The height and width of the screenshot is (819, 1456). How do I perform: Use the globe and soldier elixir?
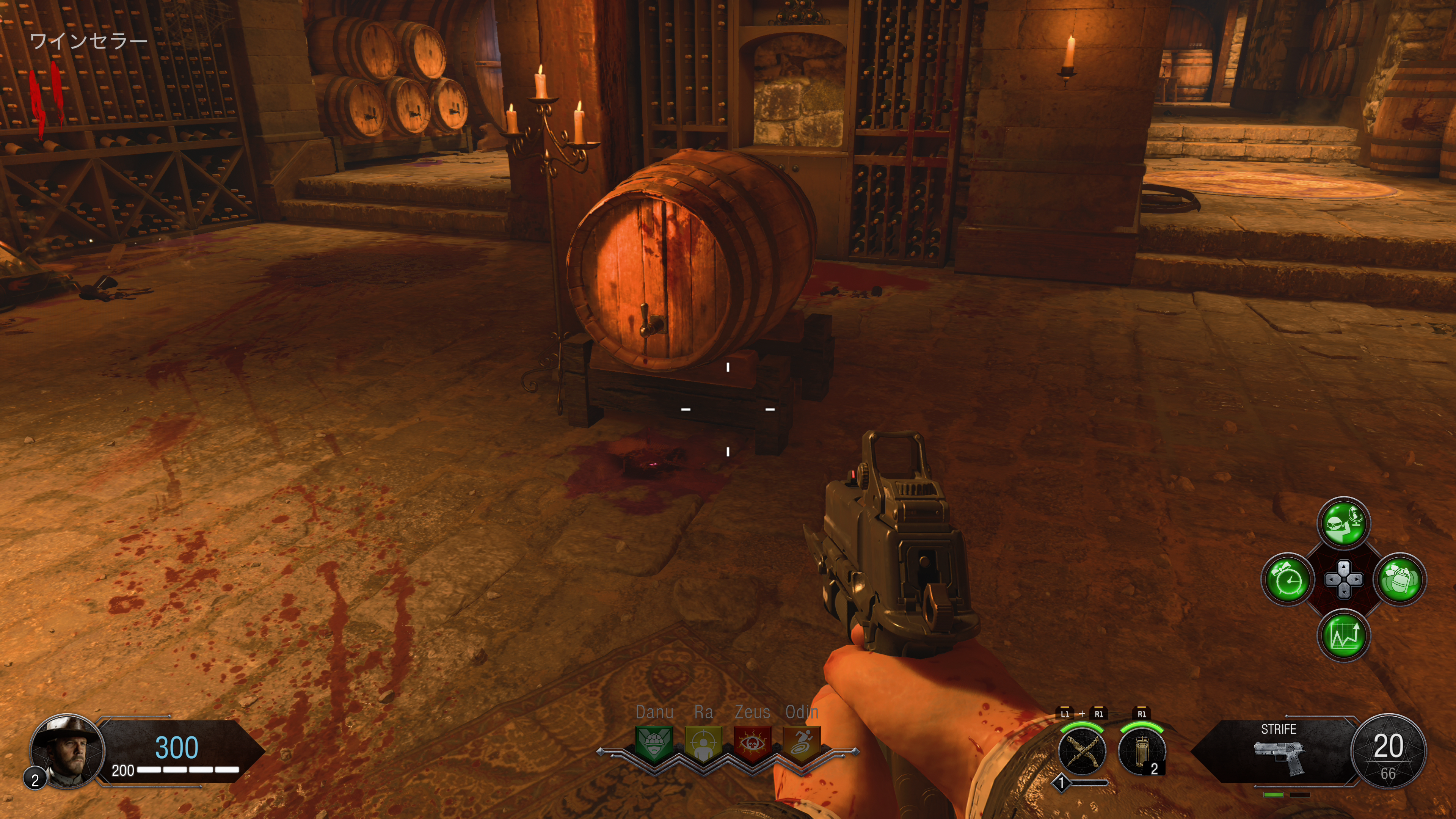click(1343, 523)
